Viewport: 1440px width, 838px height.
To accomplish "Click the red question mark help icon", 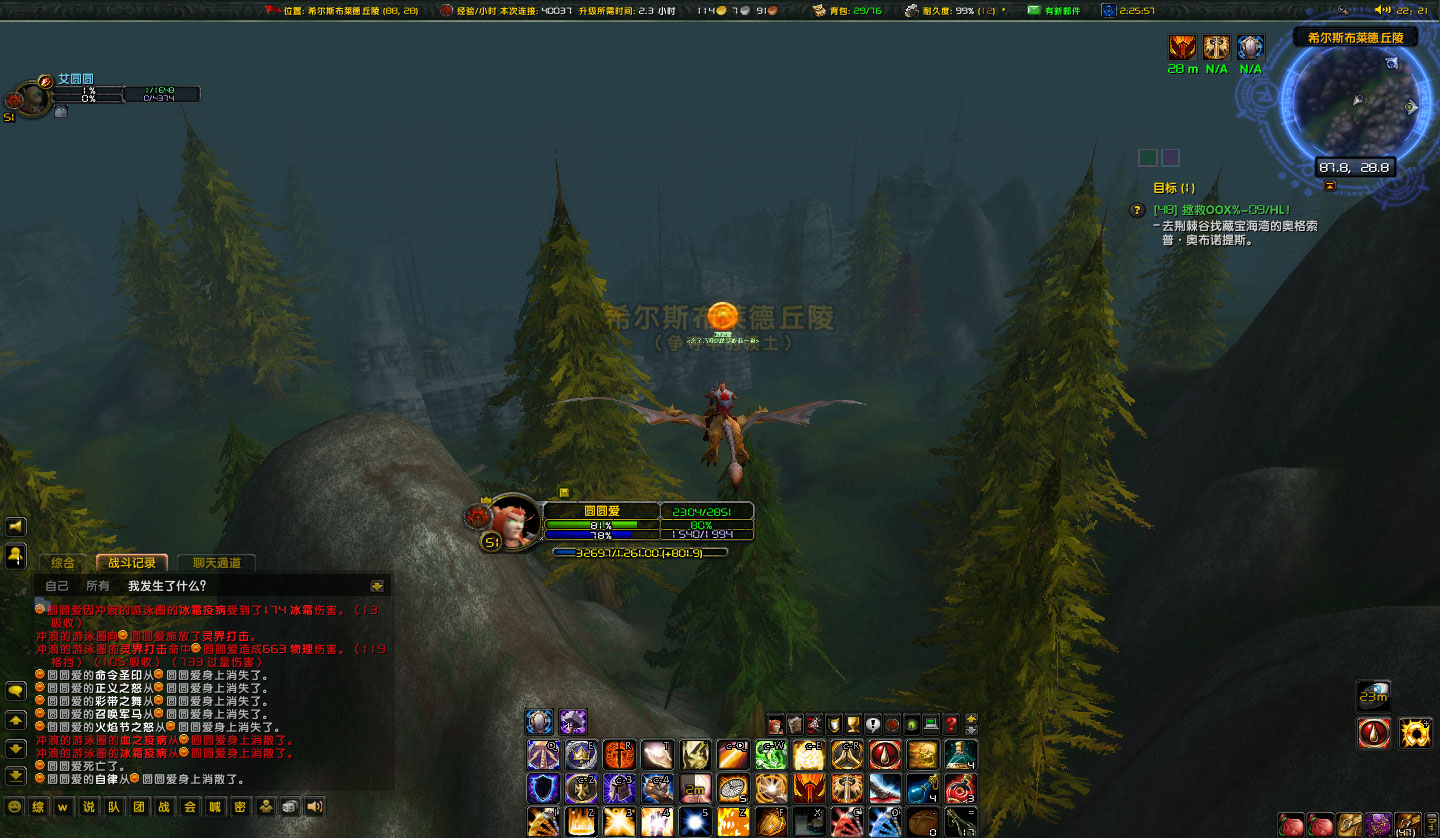I will click(x=951, y=724).
